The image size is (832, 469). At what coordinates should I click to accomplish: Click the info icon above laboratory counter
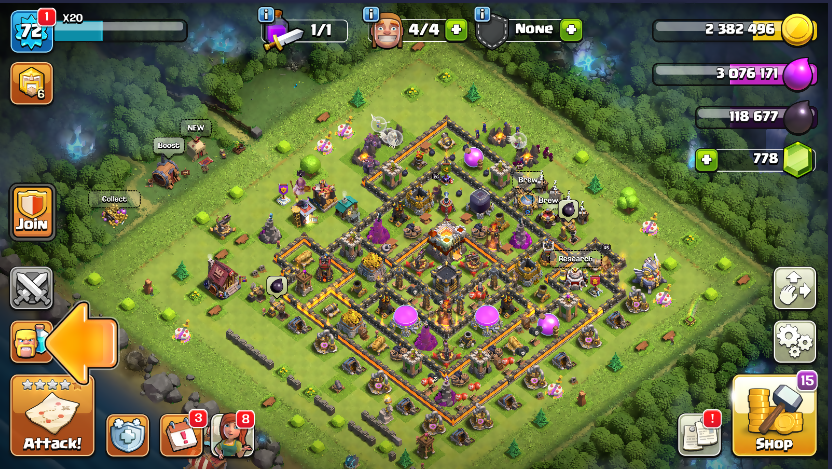pyautogui.click(x=266, y=14)
